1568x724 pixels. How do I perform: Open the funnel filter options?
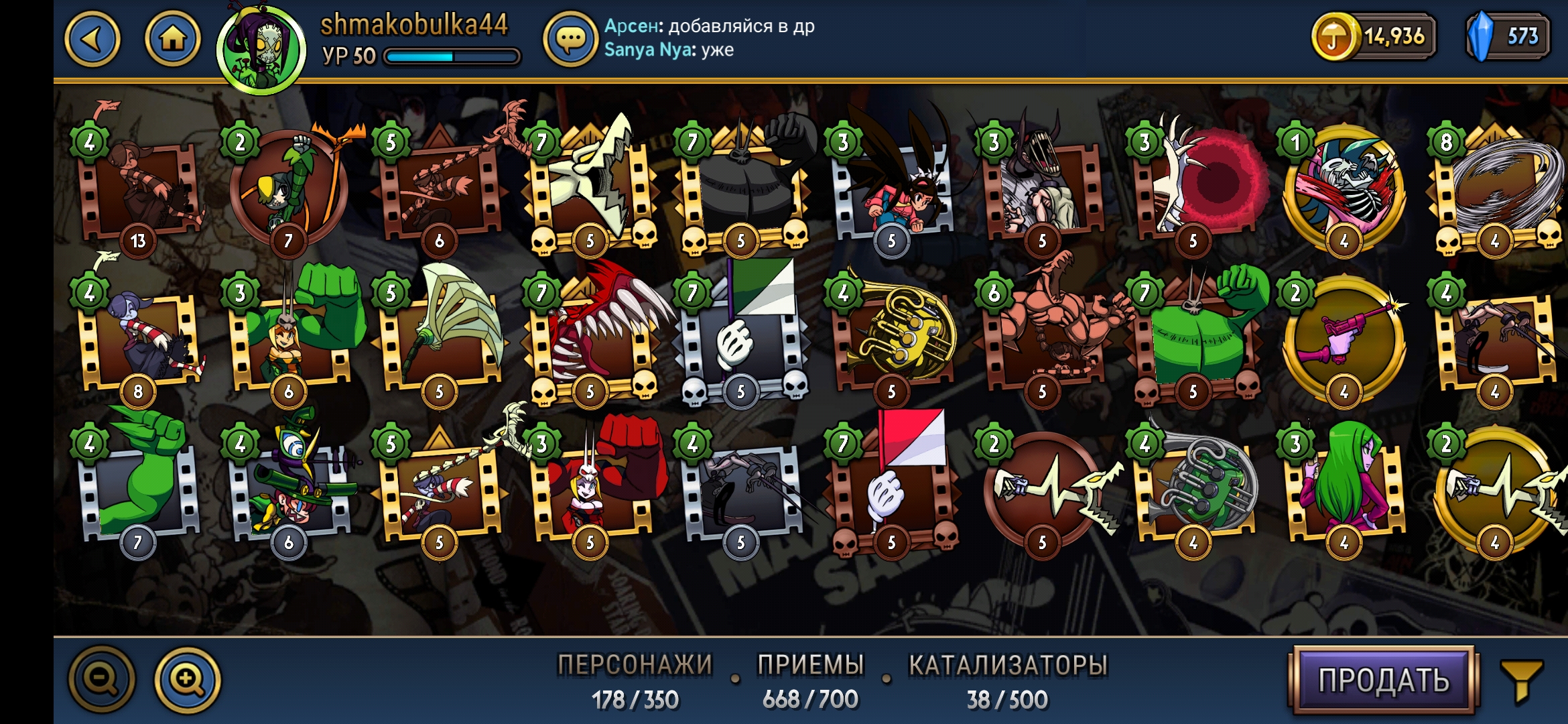(x=1521, y=679)
